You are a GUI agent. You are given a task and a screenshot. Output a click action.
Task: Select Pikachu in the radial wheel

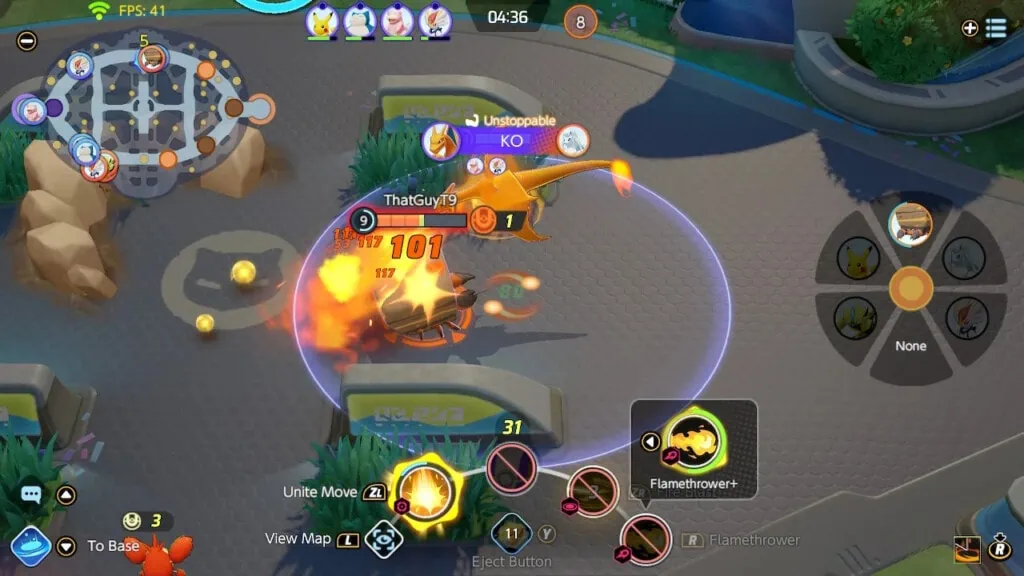tap(857, 258)
